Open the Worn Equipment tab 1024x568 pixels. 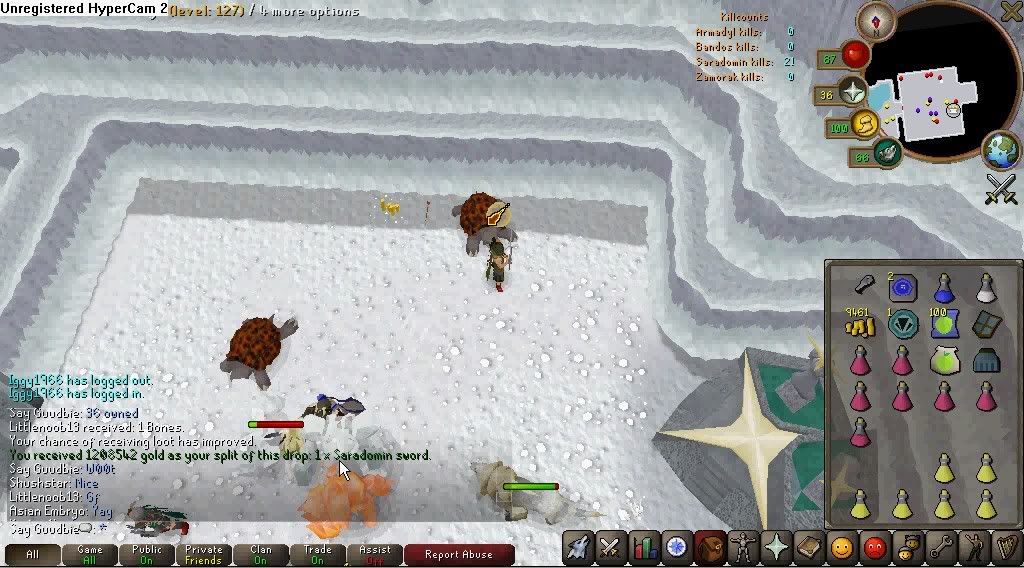(x=743, y=547)
